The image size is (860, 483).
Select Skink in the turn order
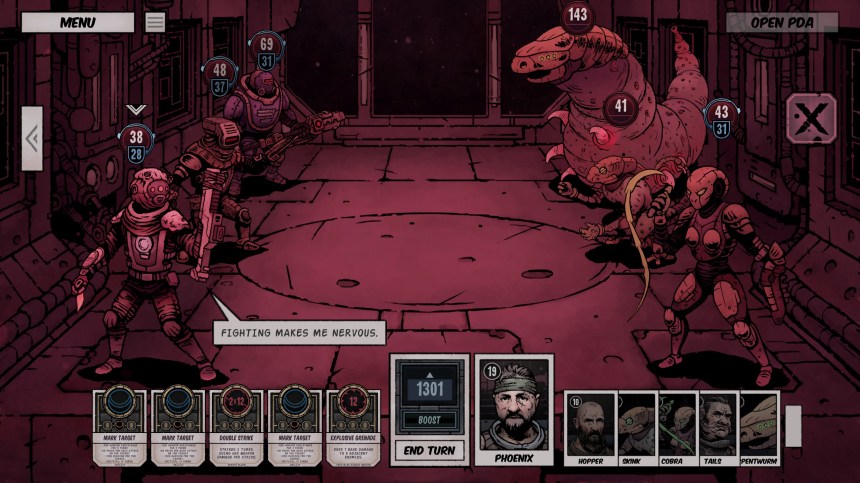637,428
